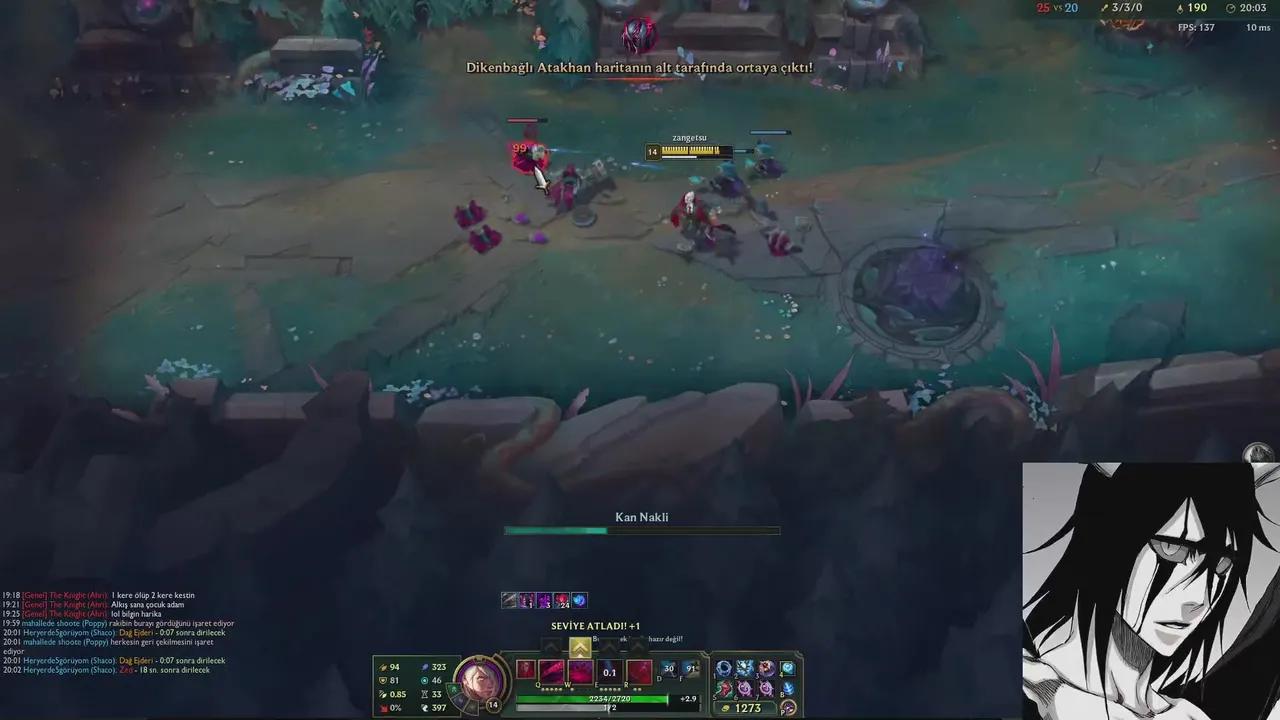
Task: Level up W via the glowing yellow chevron
Action: pos(579,648)
